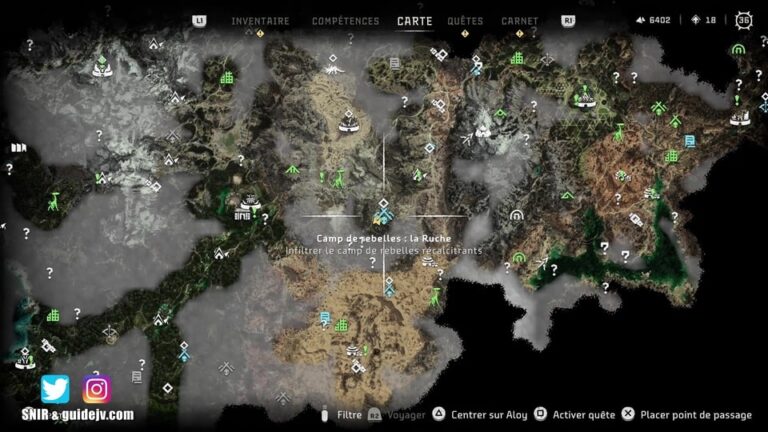
Task: Open the Carnet tab
Action: point(519,20)
